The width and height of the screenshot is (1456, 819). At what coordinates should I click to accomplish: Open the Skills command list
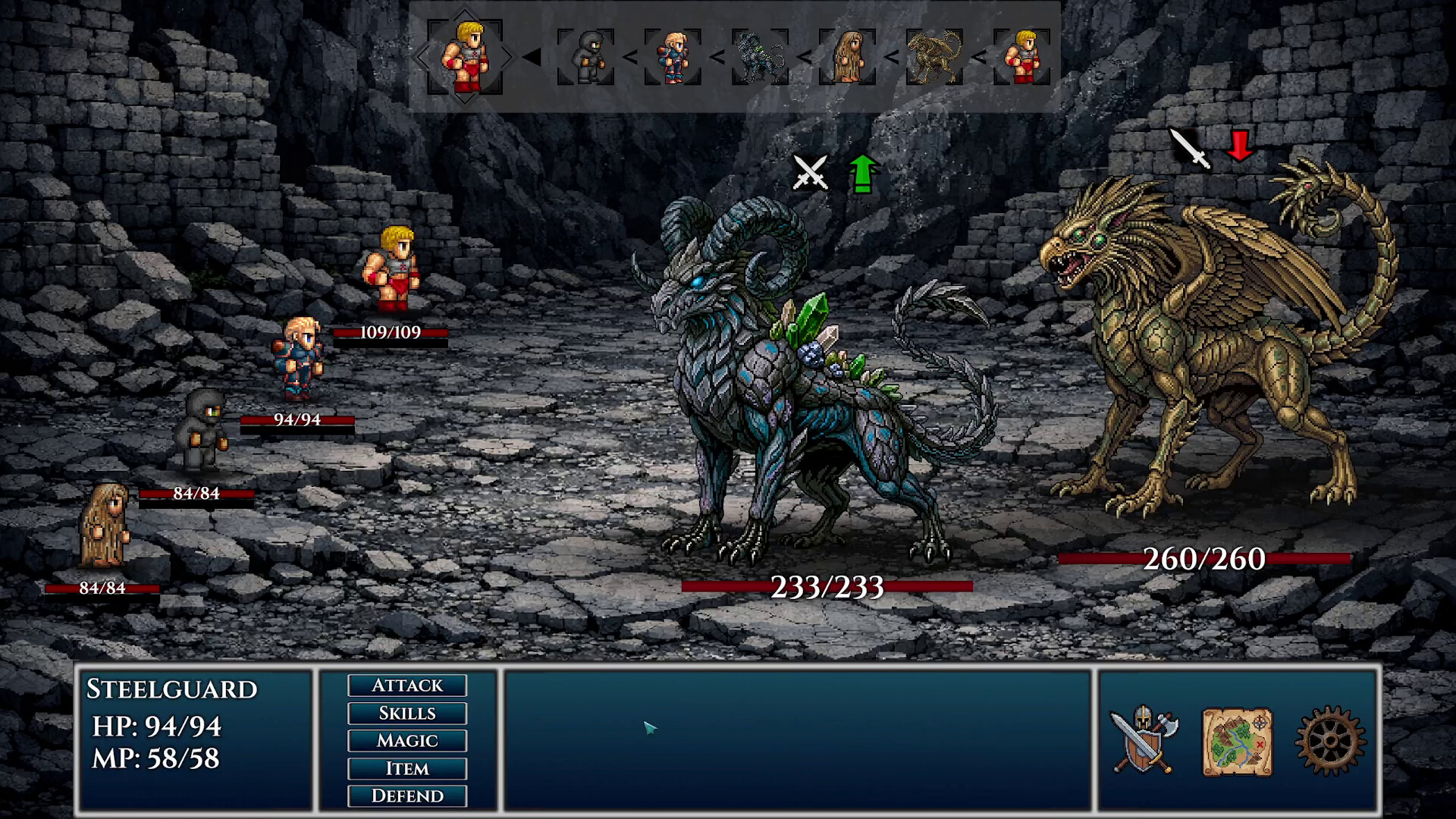tap(407, 714)
